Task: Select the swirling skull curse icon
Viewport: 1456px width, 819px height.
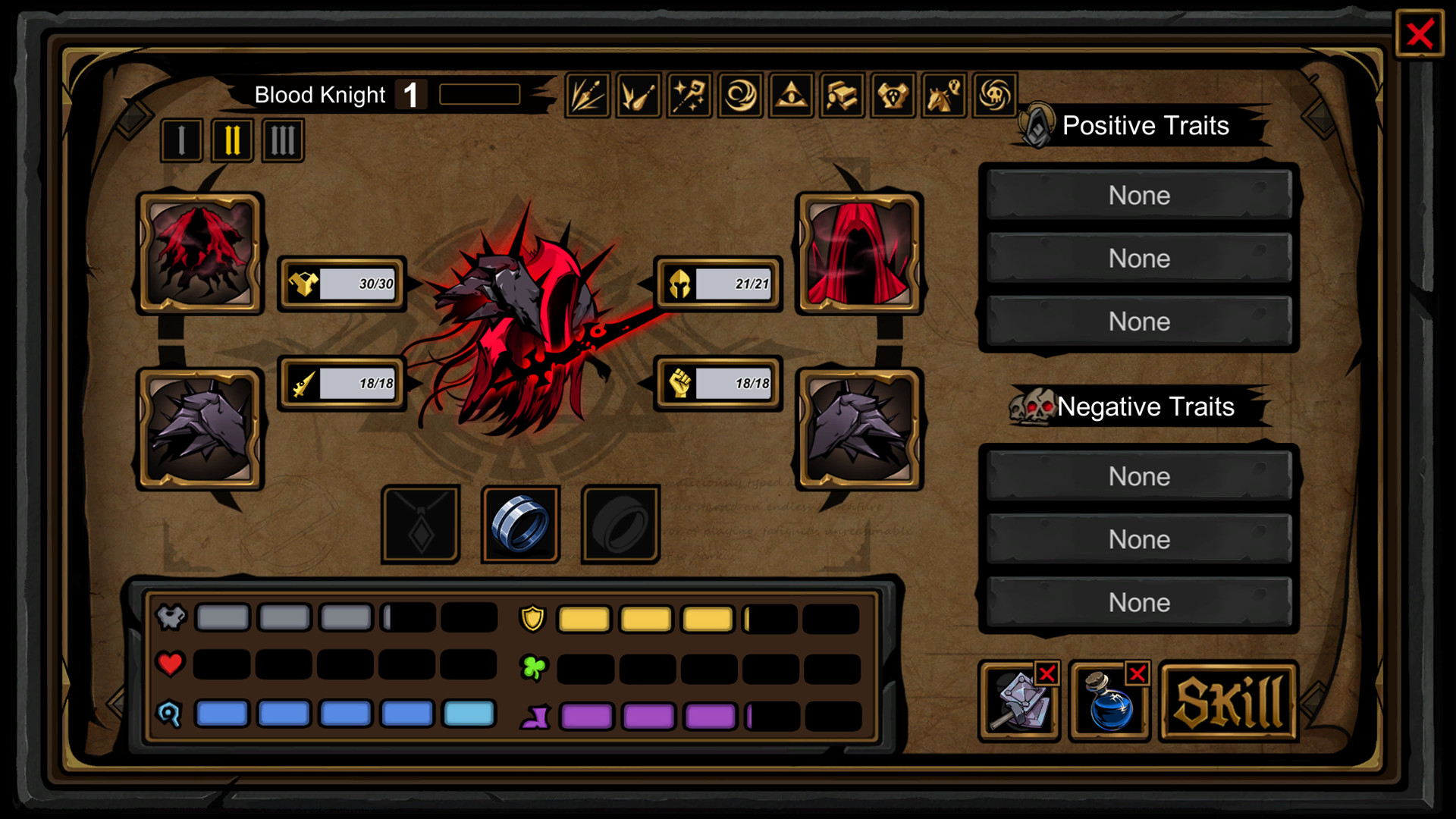Action: [x=994, y=95]
